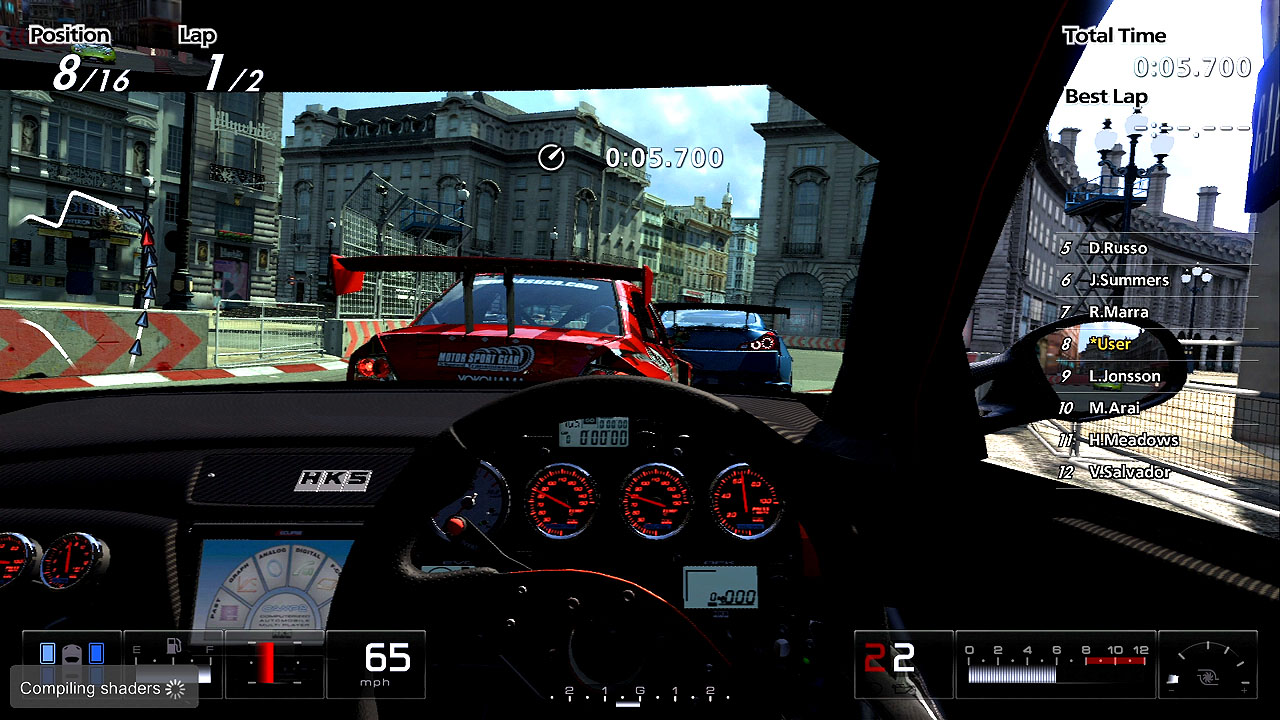The image size is (1280, 720).
Task: Select J.Summers in the standings list
Action: (x=1127, y=280)
